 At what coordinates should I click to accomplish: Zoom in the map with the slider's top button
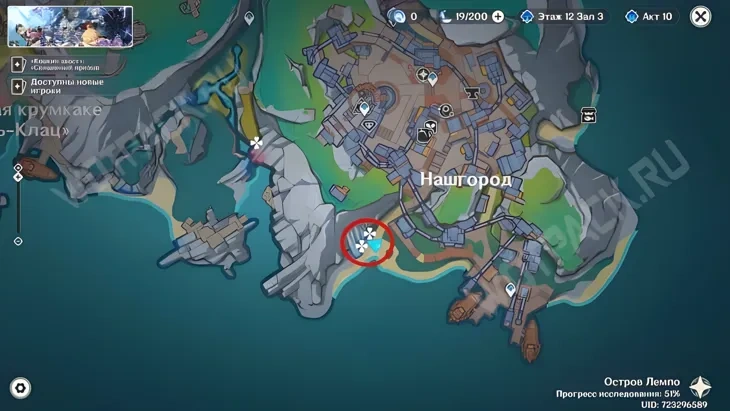point(18,167)
